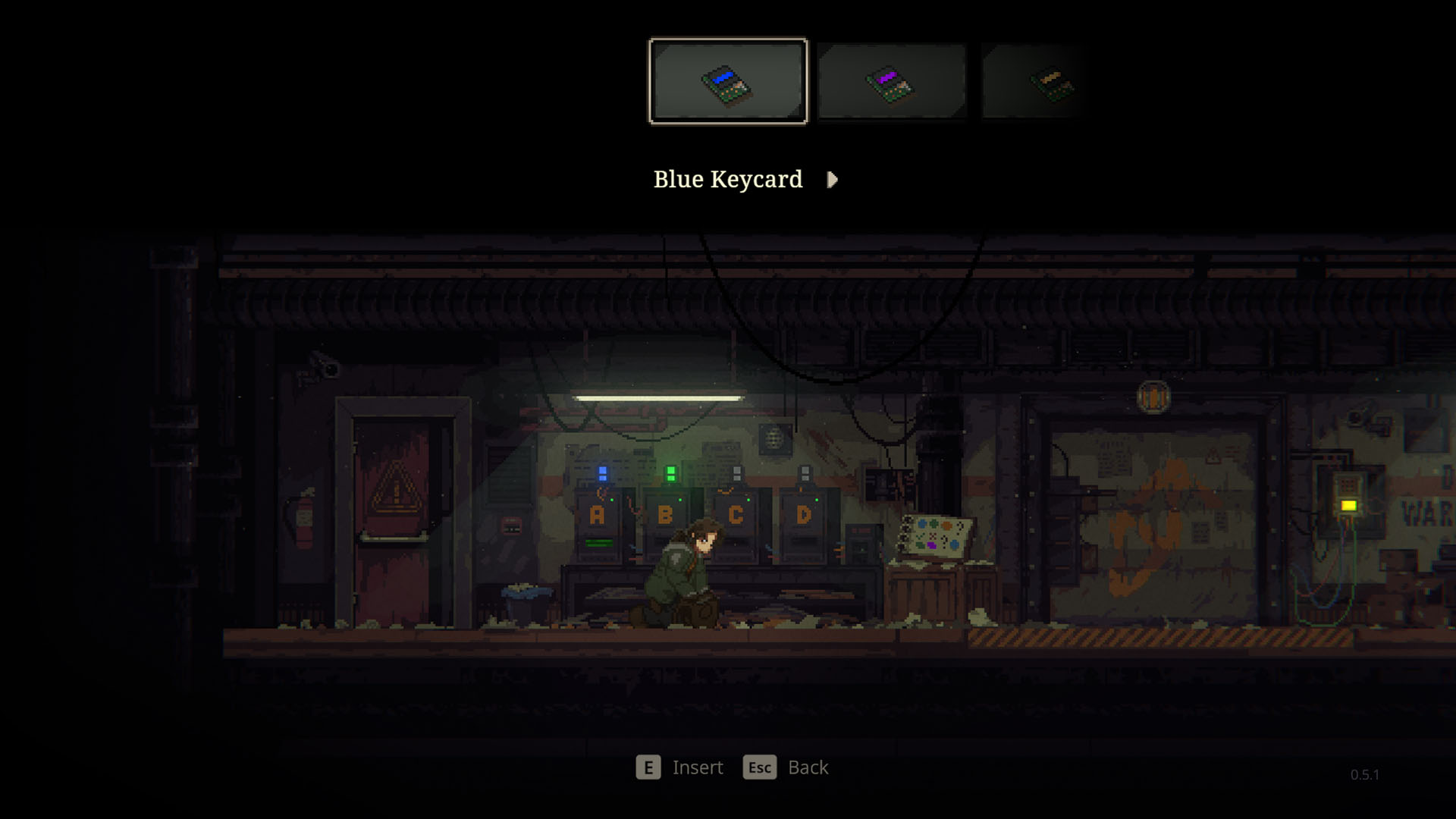Expand the arrow next to Blue Keycard

831,180
